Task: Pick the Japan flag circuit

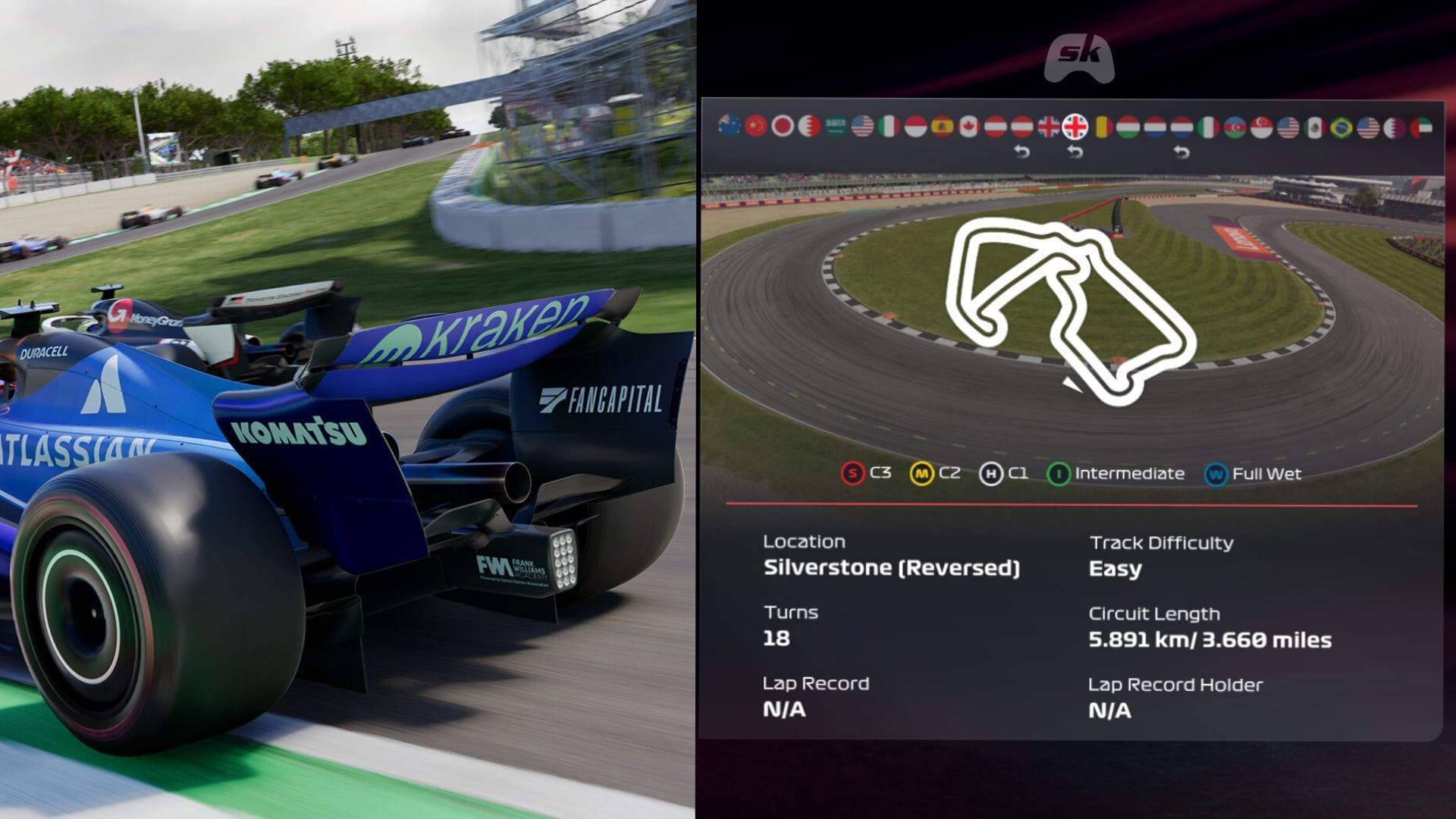Action: pyautogui.click(x=783, y=126)
